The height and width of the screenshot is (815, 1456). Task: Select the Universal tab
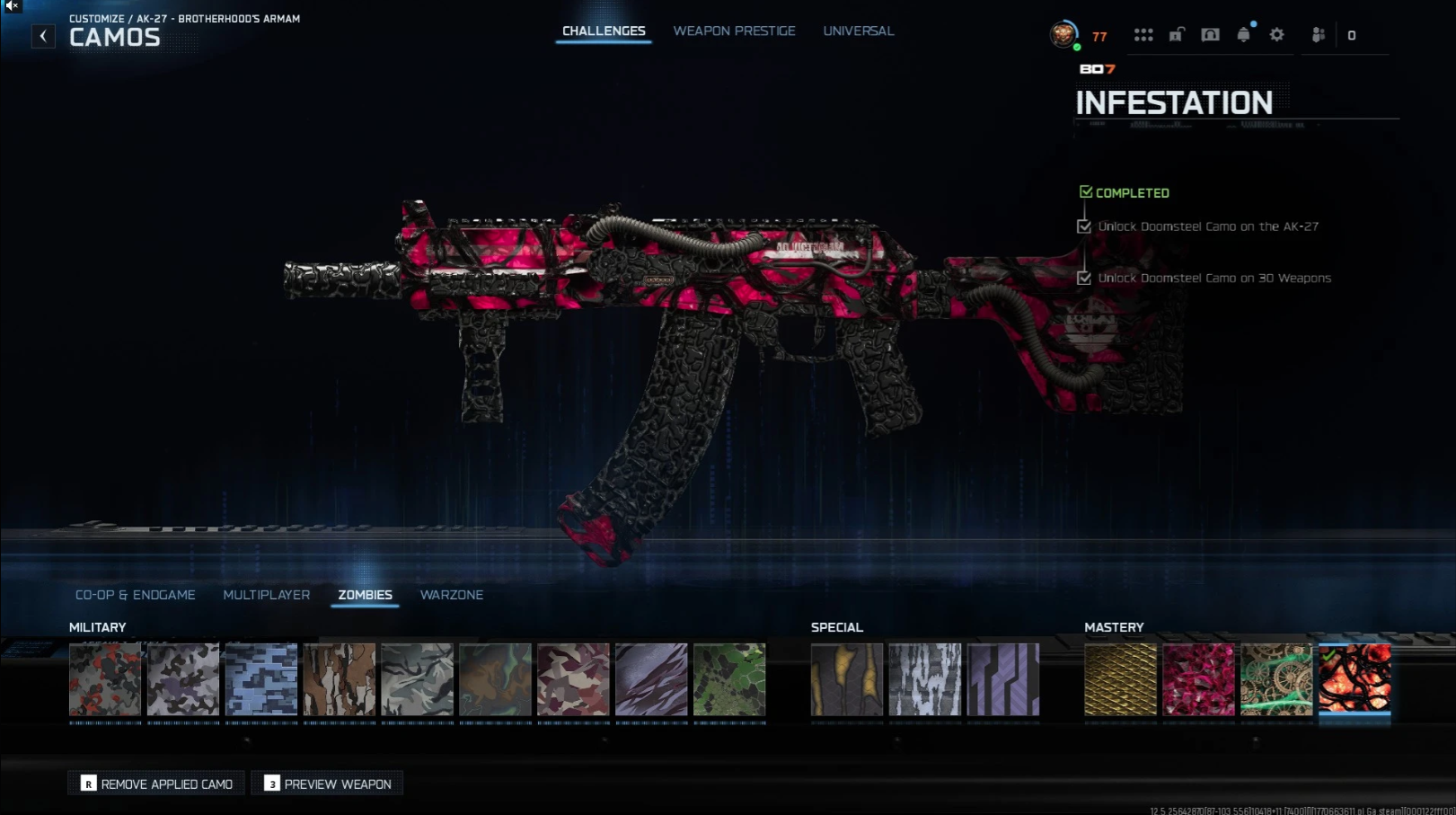click(x=858, y=31)
